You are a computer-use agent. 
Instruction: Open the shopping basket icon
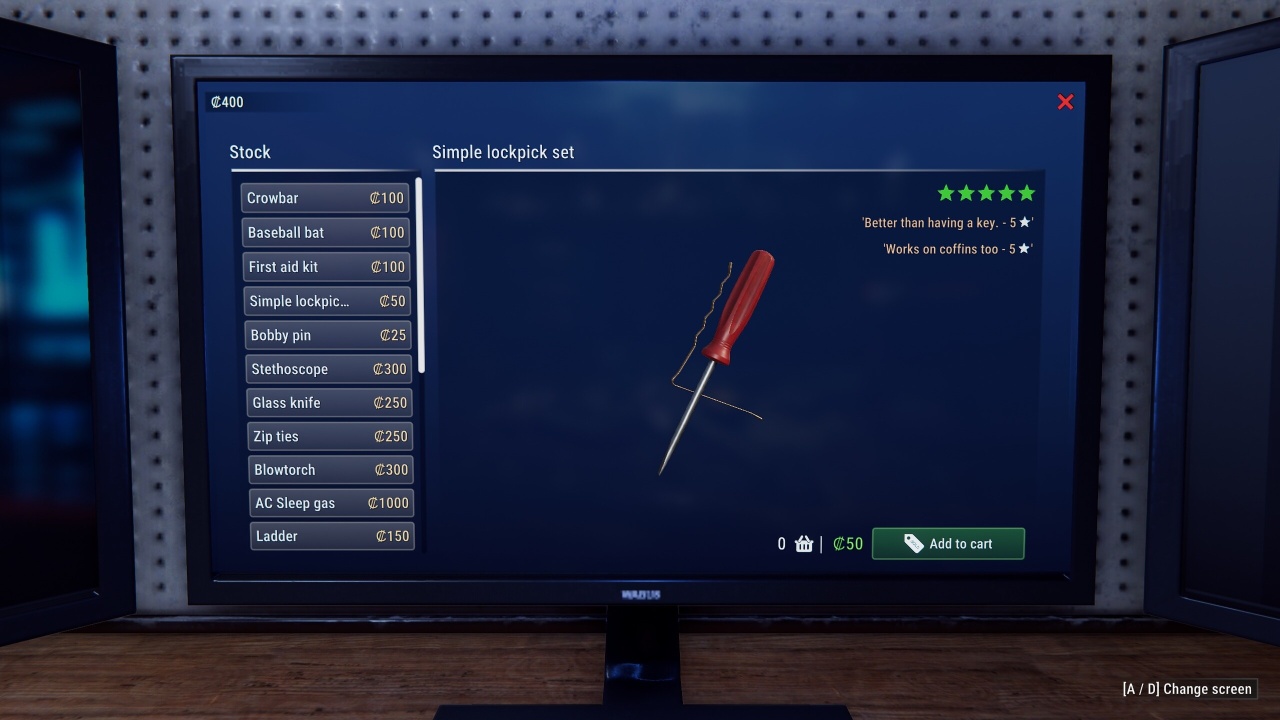804,544
